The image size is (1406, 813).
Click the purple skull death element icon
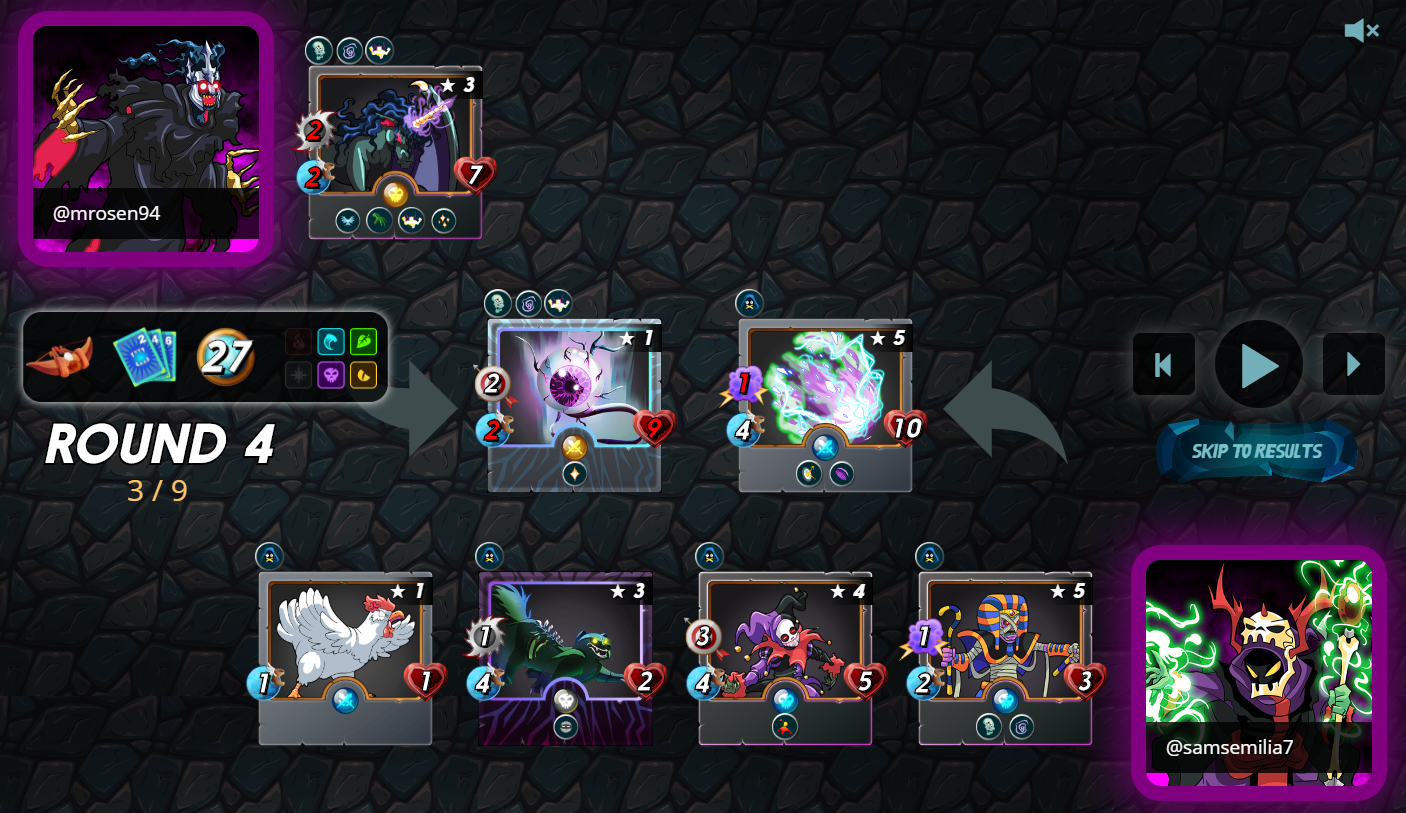pos(331,375)
